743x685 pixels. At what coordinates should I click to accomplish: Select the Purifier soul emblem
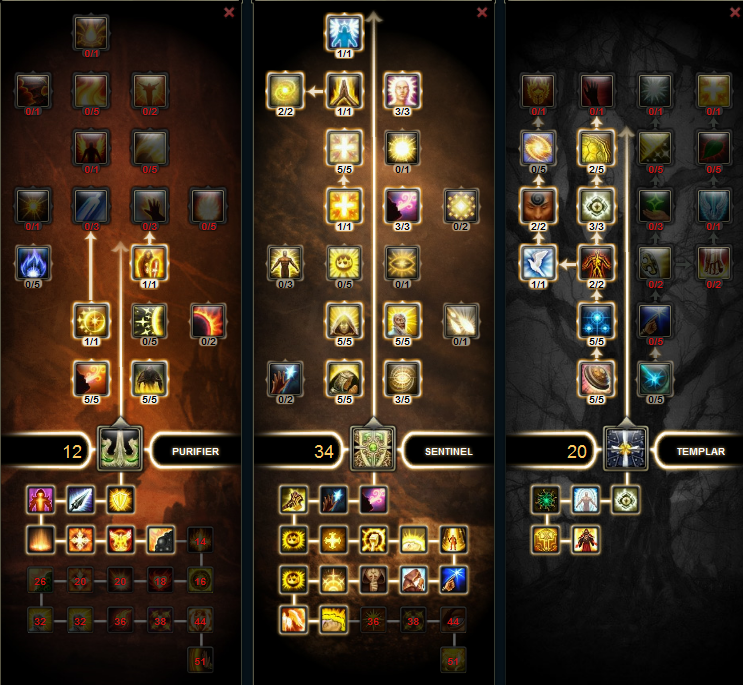tap(120, 446)
